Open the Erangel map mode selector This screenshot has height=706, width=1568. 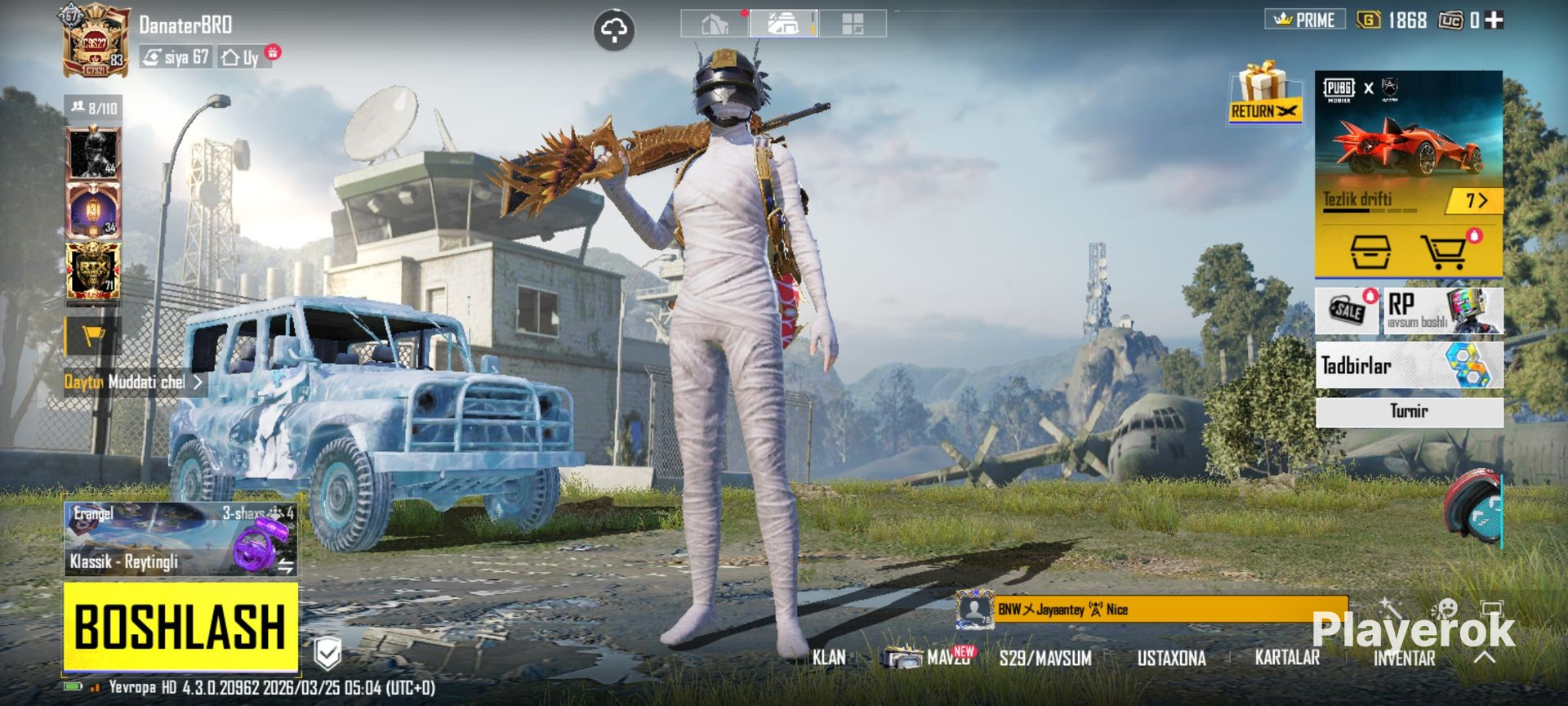pos(180,538)
